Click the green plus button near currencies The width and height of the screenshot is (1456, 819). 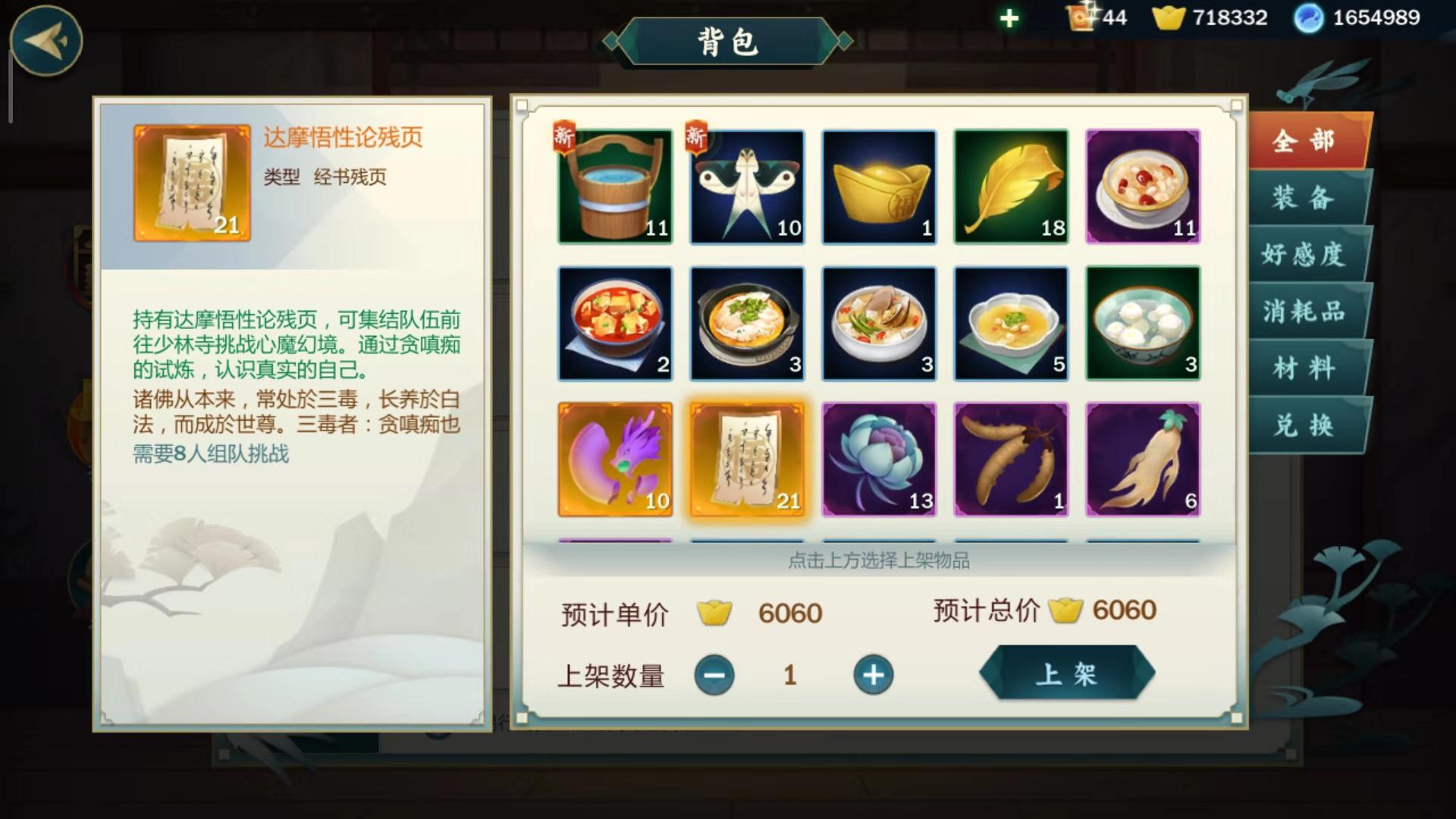click(1008, 17)
